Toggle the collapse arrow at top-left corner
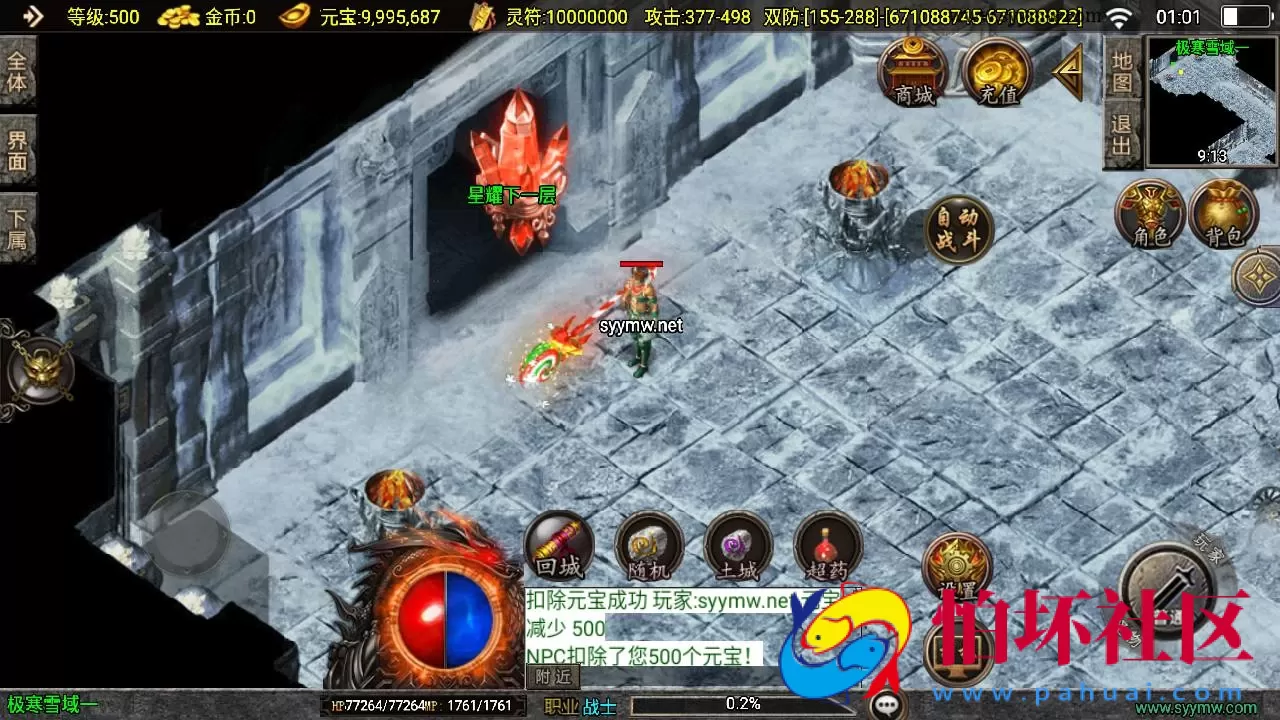Screen dimensions: 1280x720 tap(32, 15)
